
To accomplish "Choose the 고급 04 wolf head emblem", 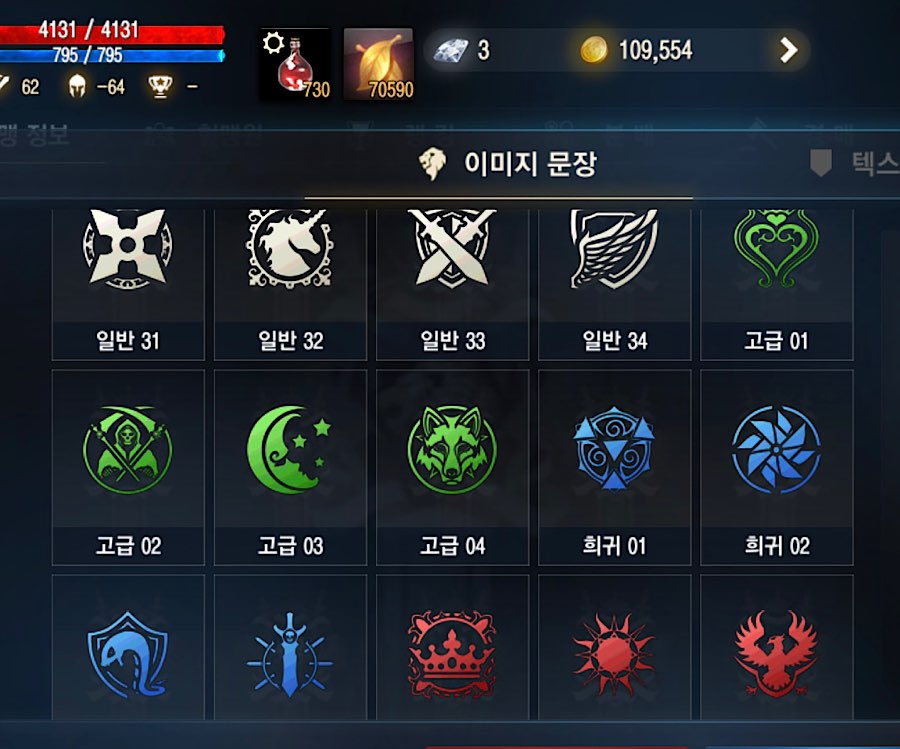I will [452, 467].
